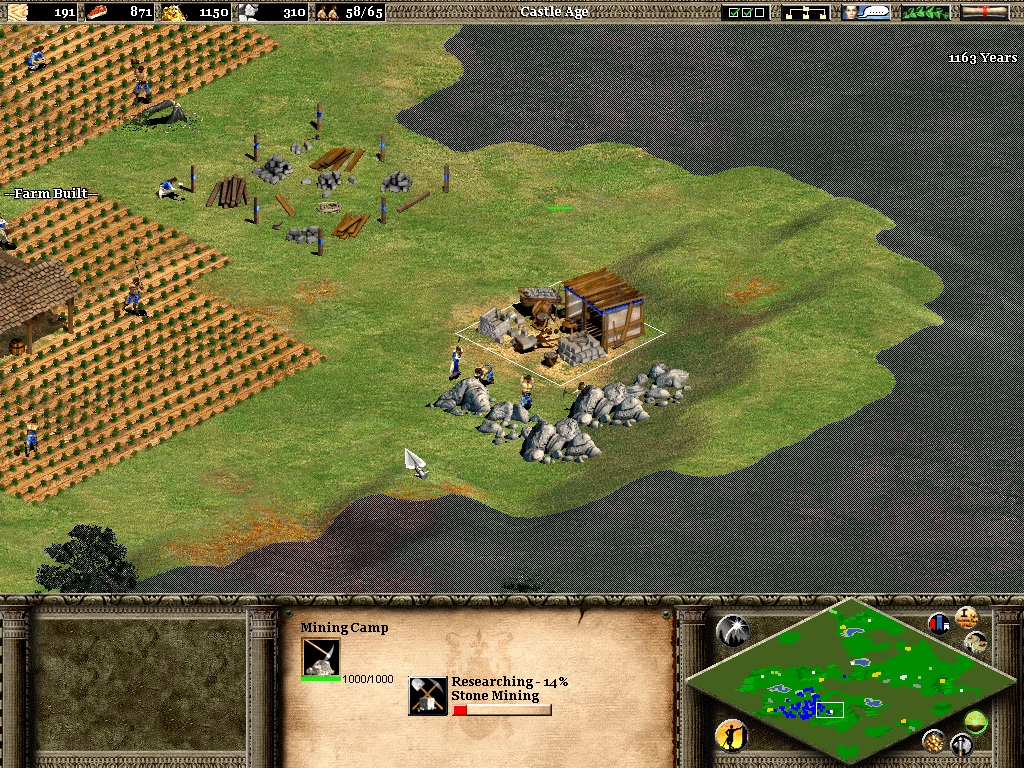This screenshot has width=1024, height=768.
Task: Open the technology tree
Action: [806, 12]
